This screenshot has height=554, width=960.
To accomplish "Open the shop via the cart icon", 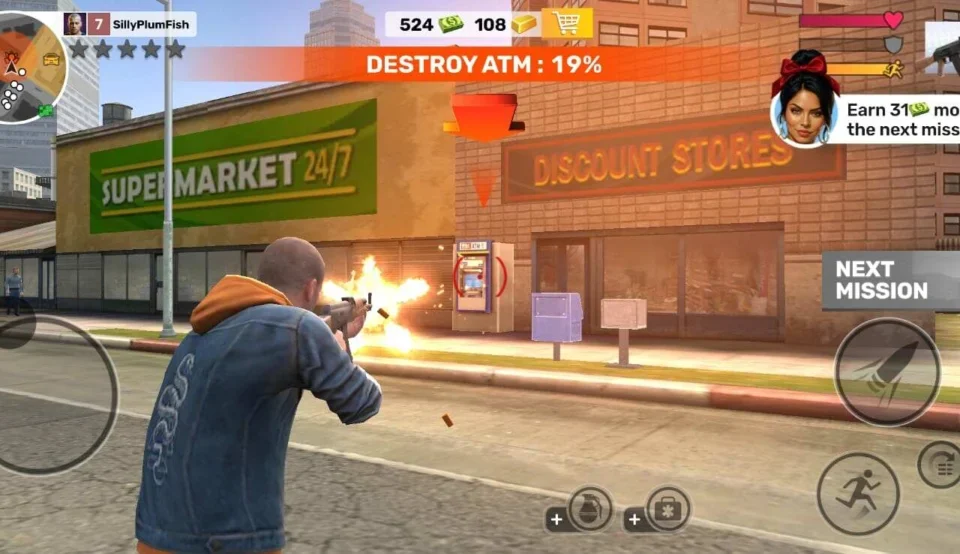I will pyautogui.click(x=567, y=23).
